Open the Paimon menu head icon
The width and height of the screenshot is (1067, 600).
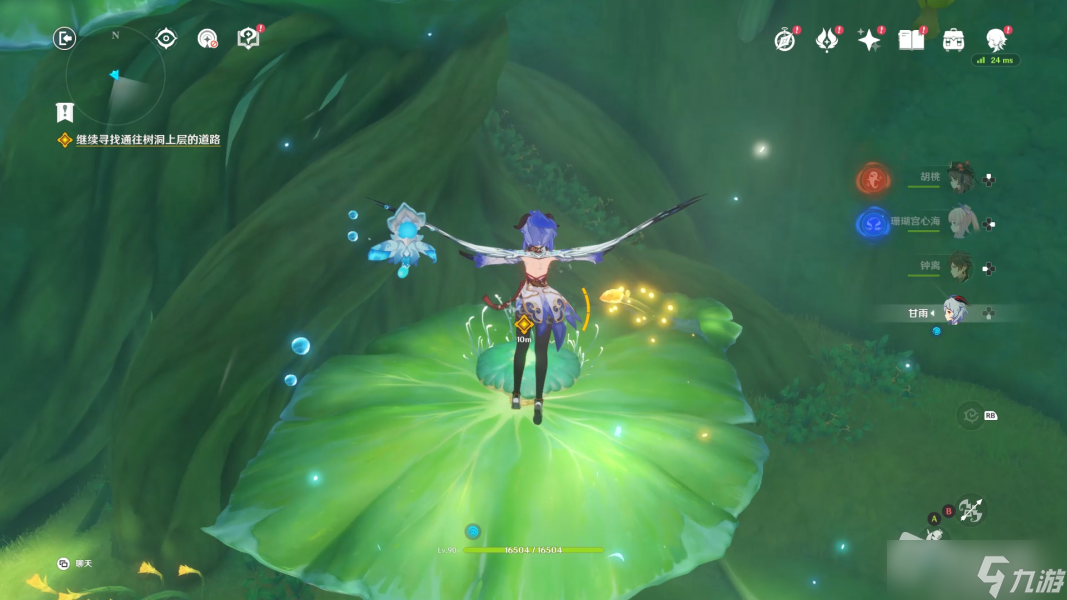[x=995, y=40]
